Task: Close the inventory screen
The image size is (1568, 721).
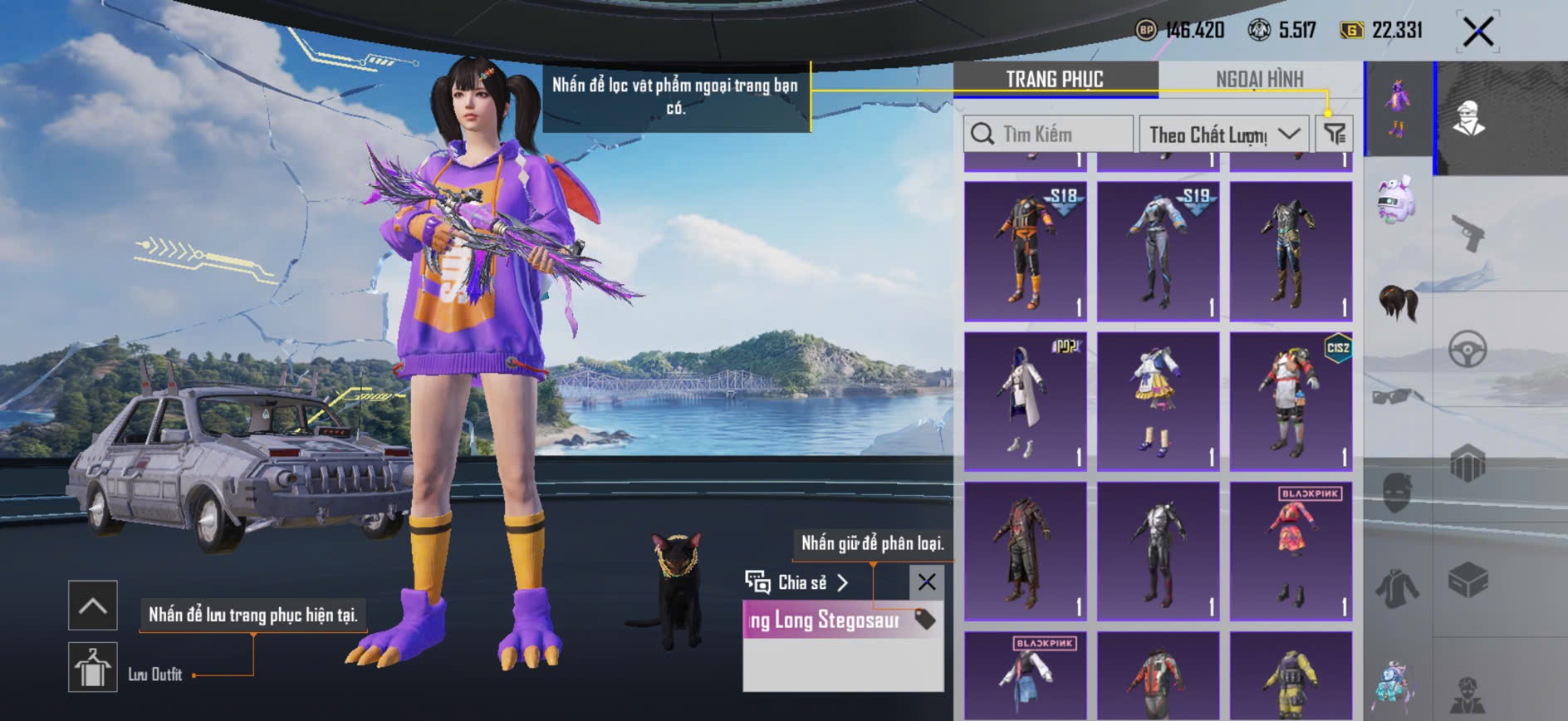Action: click(x=1478, y=32)
